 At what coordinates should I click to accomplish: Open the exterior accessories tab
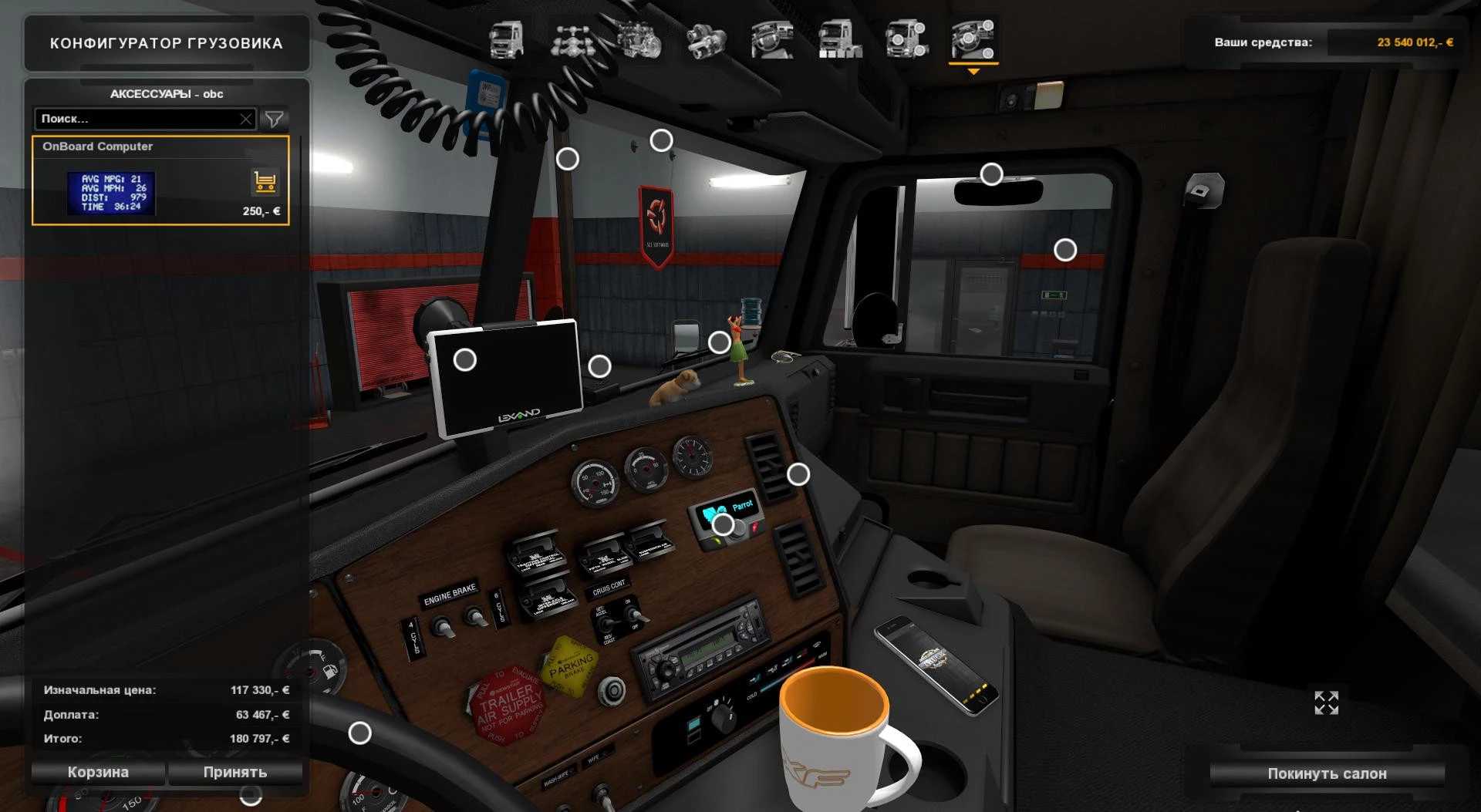click(x=906, y=39)
